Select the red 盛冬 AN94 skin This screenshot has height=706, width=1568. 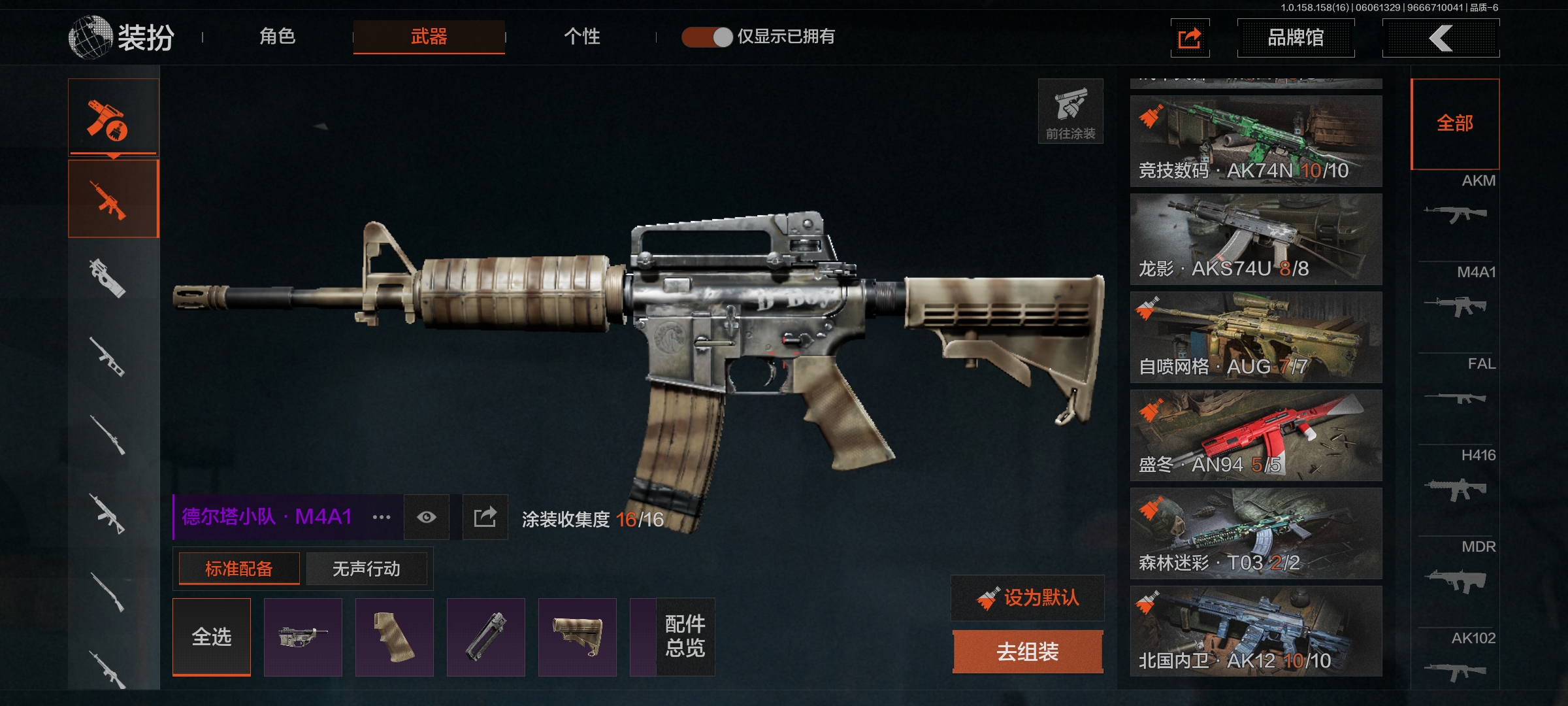tap(1256, 435)
